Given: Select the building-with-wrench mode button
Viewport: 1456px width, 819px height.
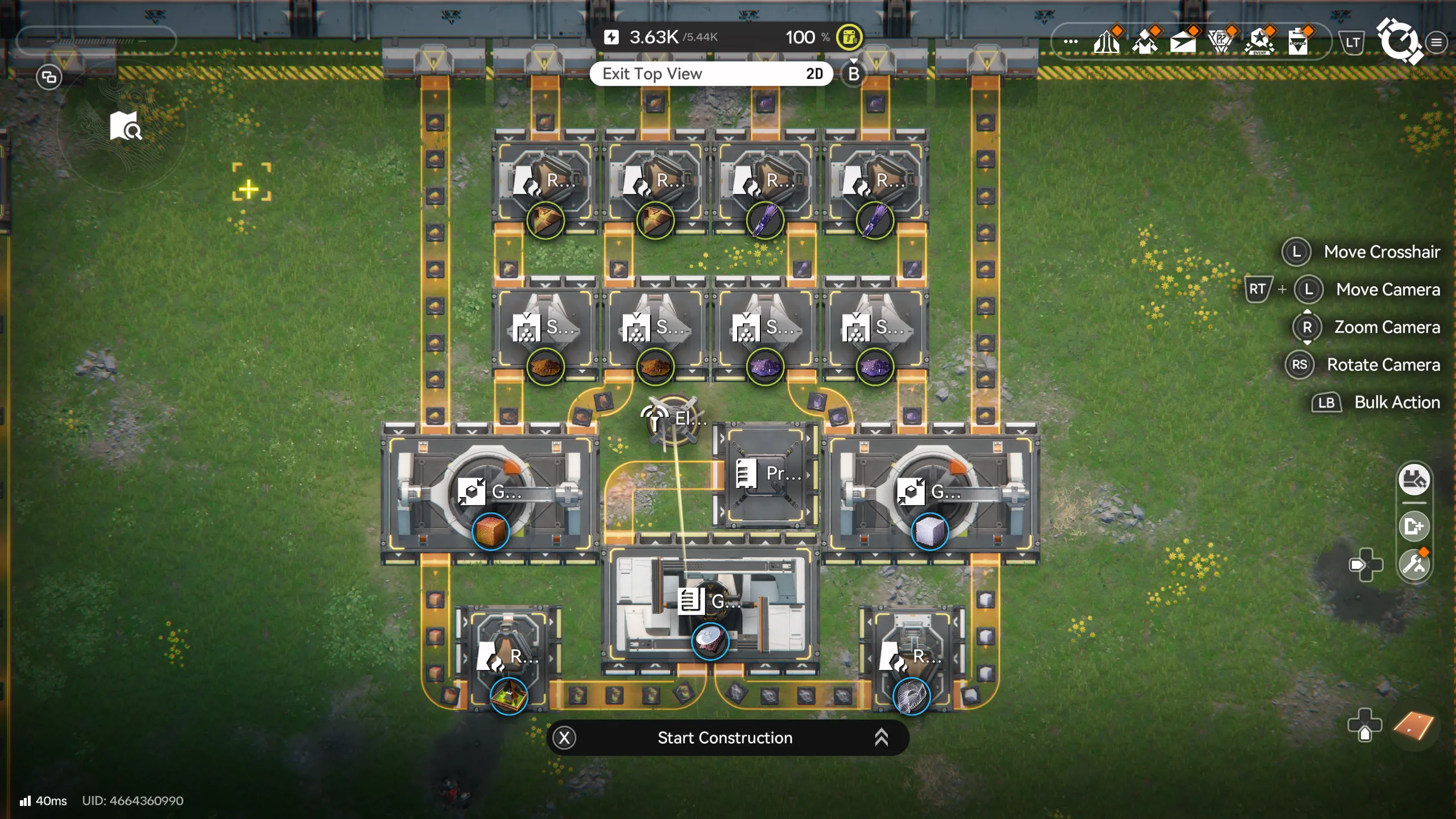Looking at the screenshot, I should pyautogui.click(x=1414, y=480).
